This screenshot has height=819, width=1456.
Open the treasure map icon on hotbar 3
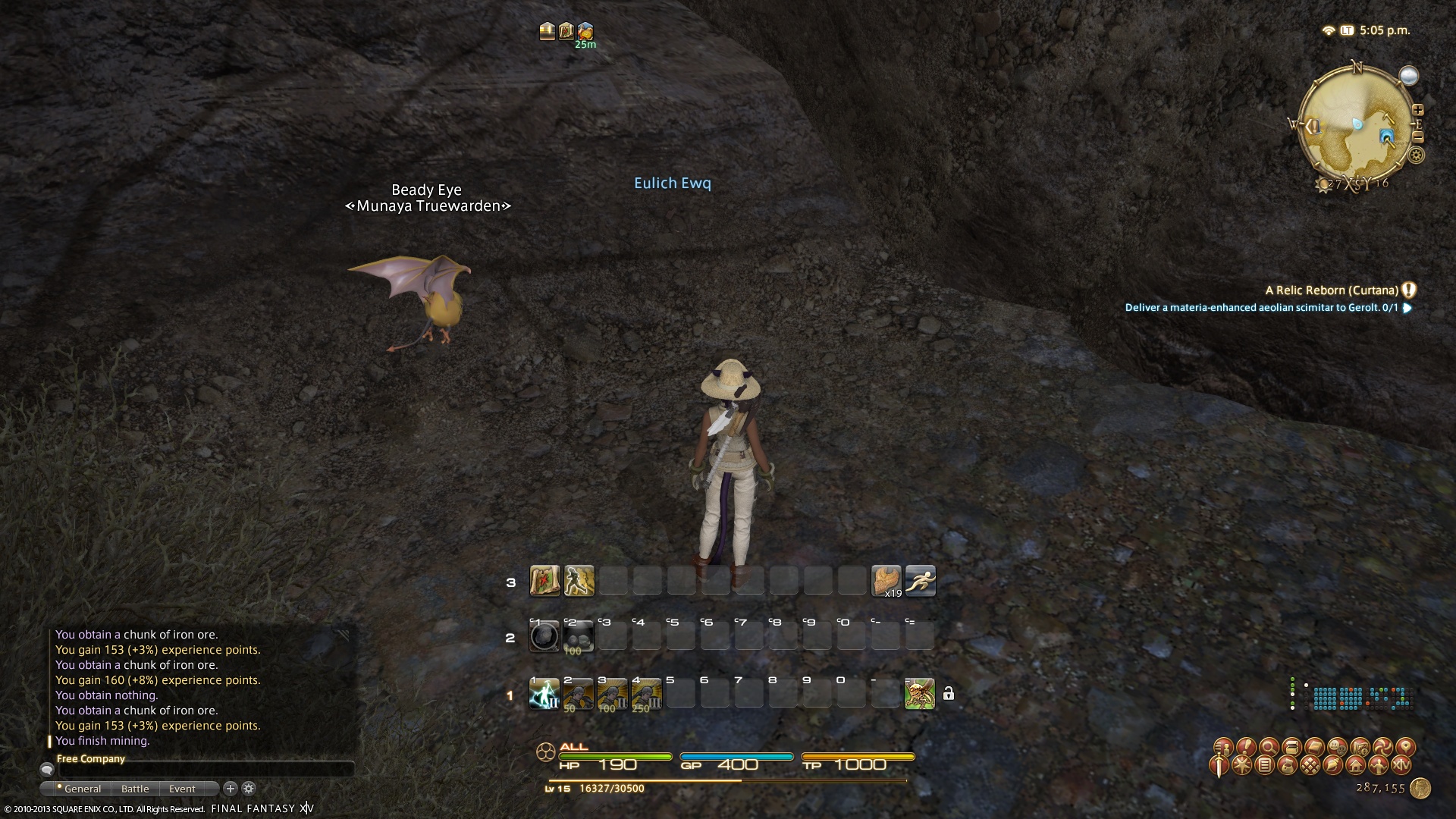click(x=544, y=581)
